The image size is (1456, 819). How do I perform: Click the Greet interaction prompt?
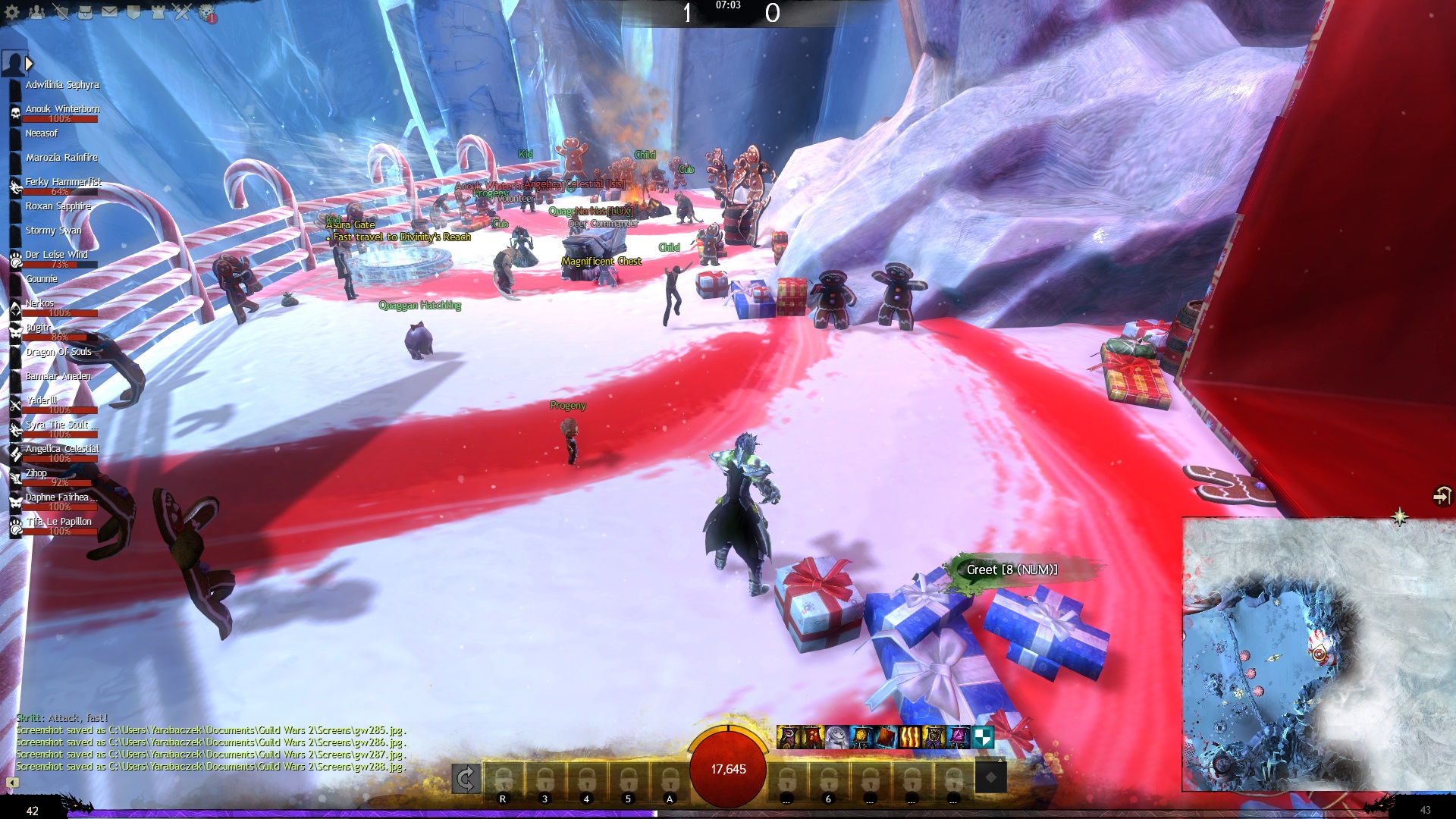point(1011,570)
